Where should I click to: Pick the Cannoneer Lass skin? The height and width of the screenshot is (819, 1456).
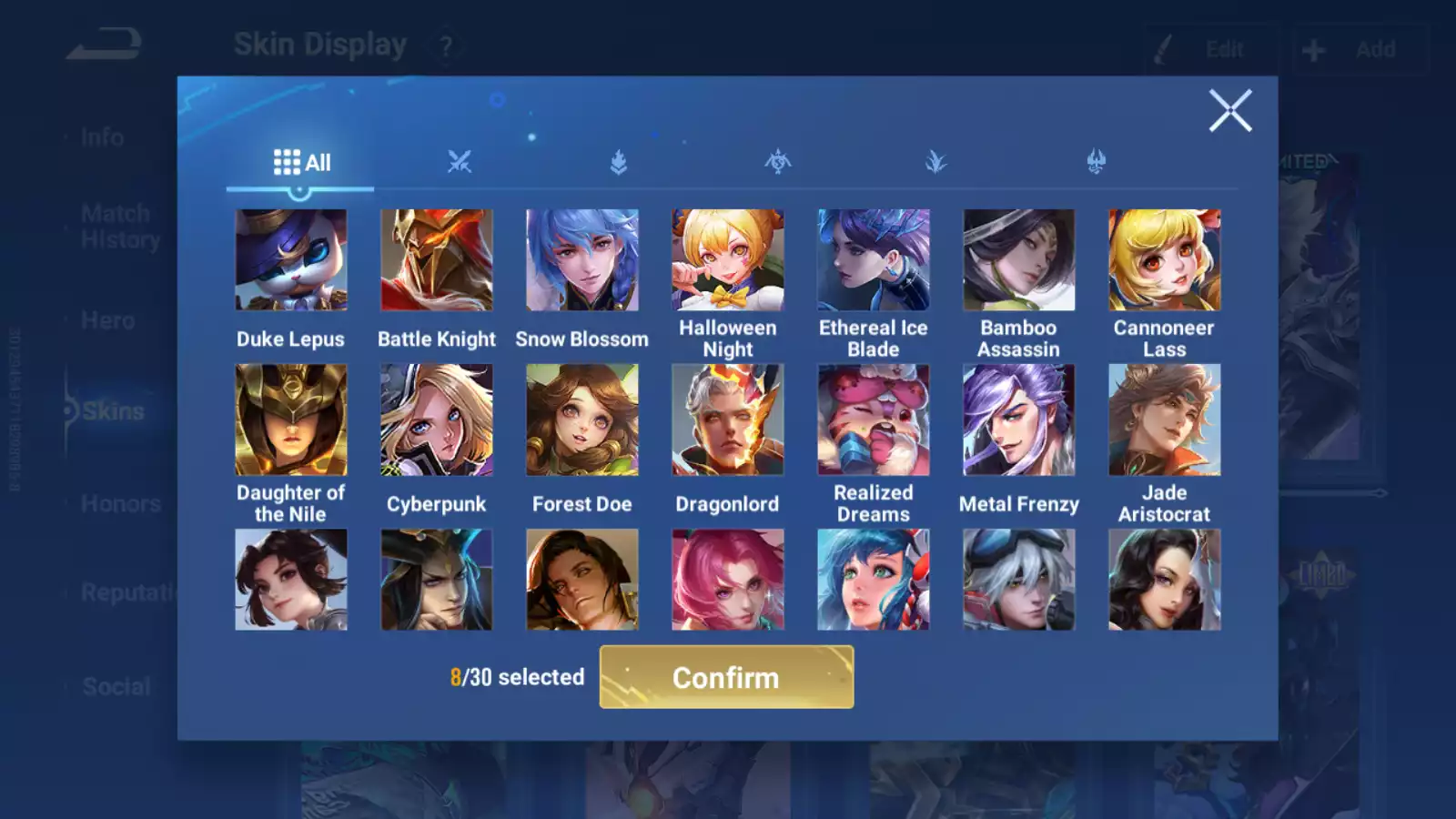[x=1164, y=261]
